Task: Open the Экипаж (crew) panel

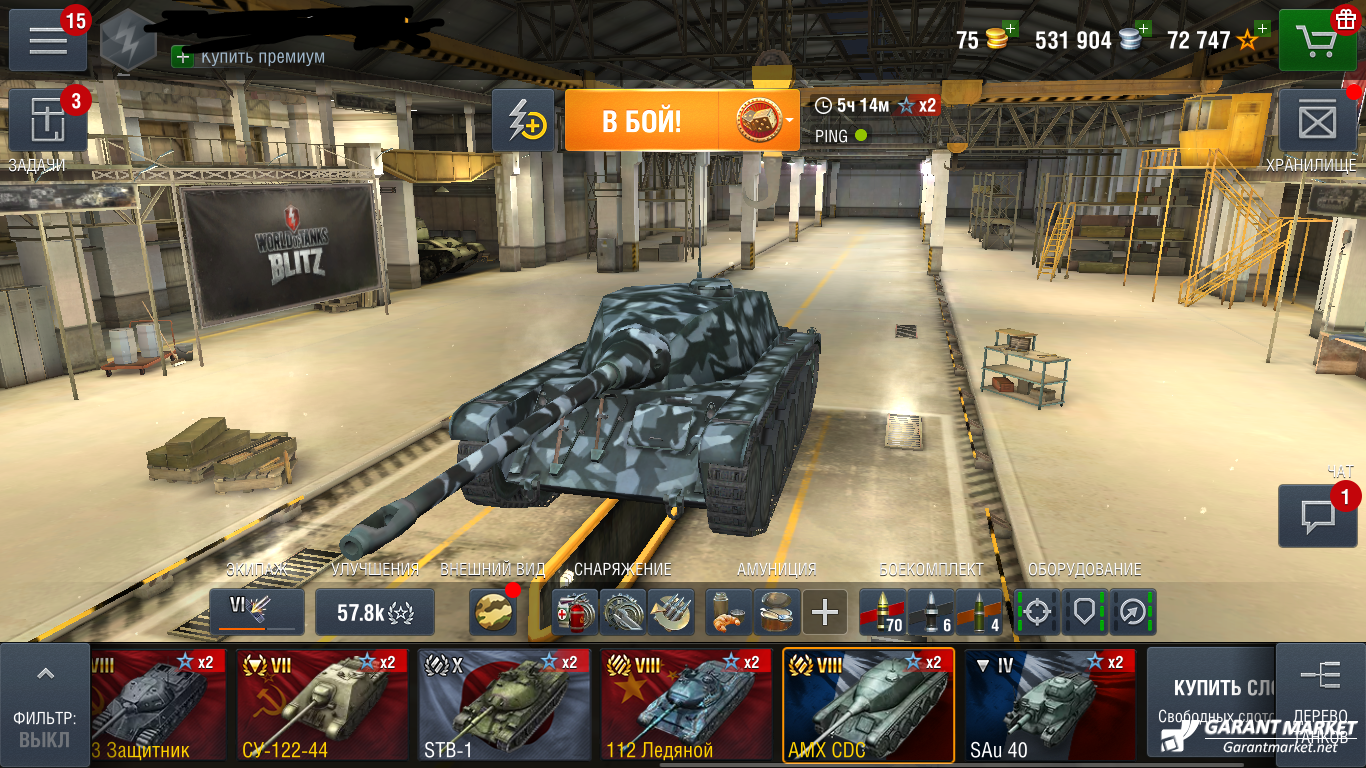Action: [256, 612]
